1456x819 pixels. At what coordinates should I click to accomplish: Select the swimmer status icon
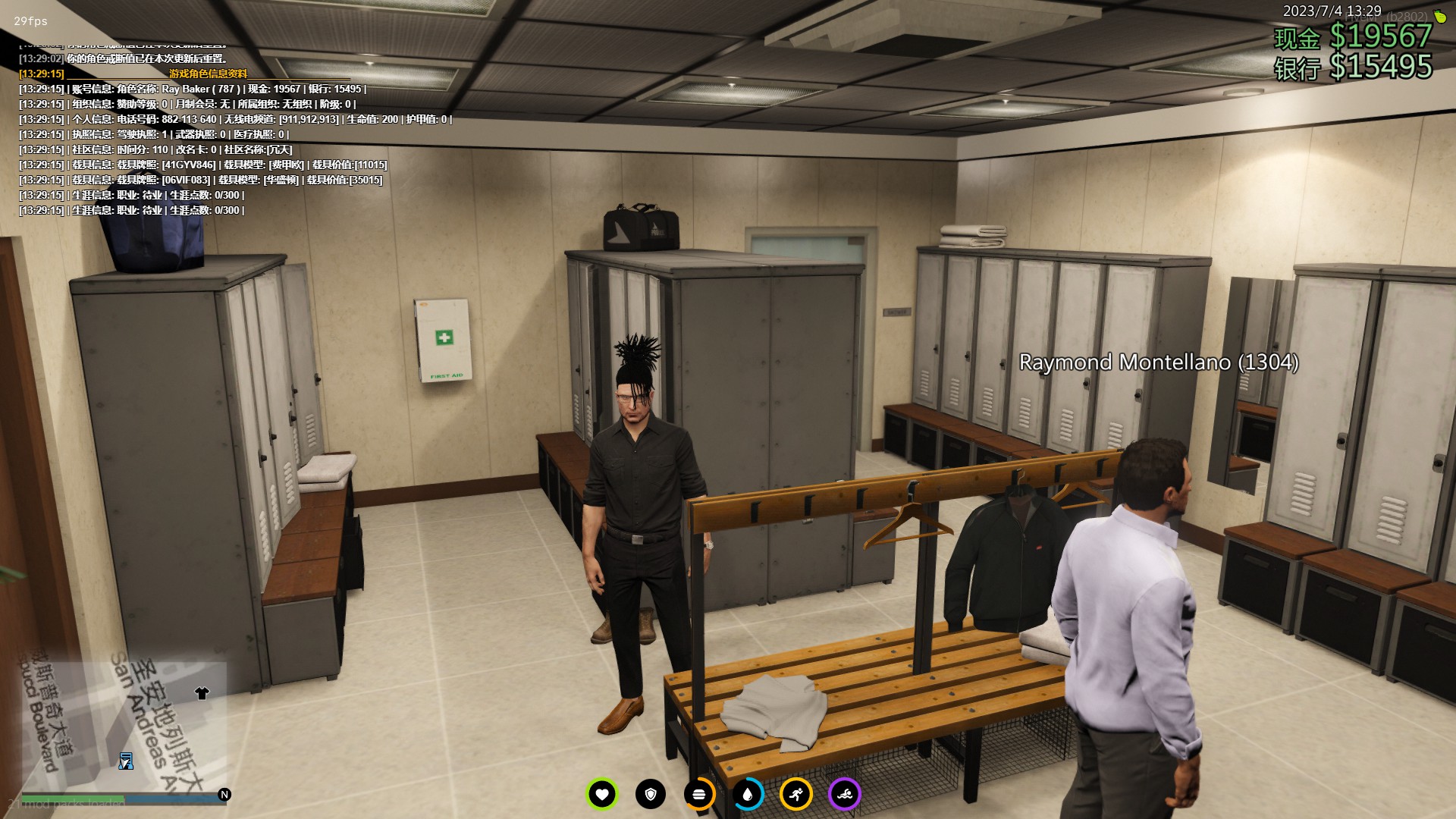(845, 795)
